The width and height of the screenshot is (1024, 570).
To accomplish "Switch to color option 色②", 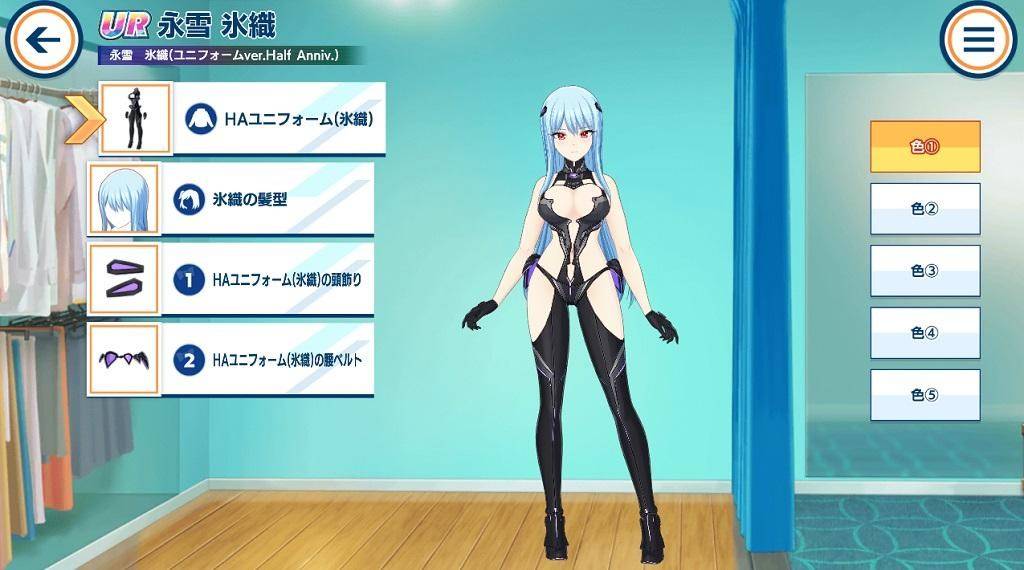I will (924, 208).
